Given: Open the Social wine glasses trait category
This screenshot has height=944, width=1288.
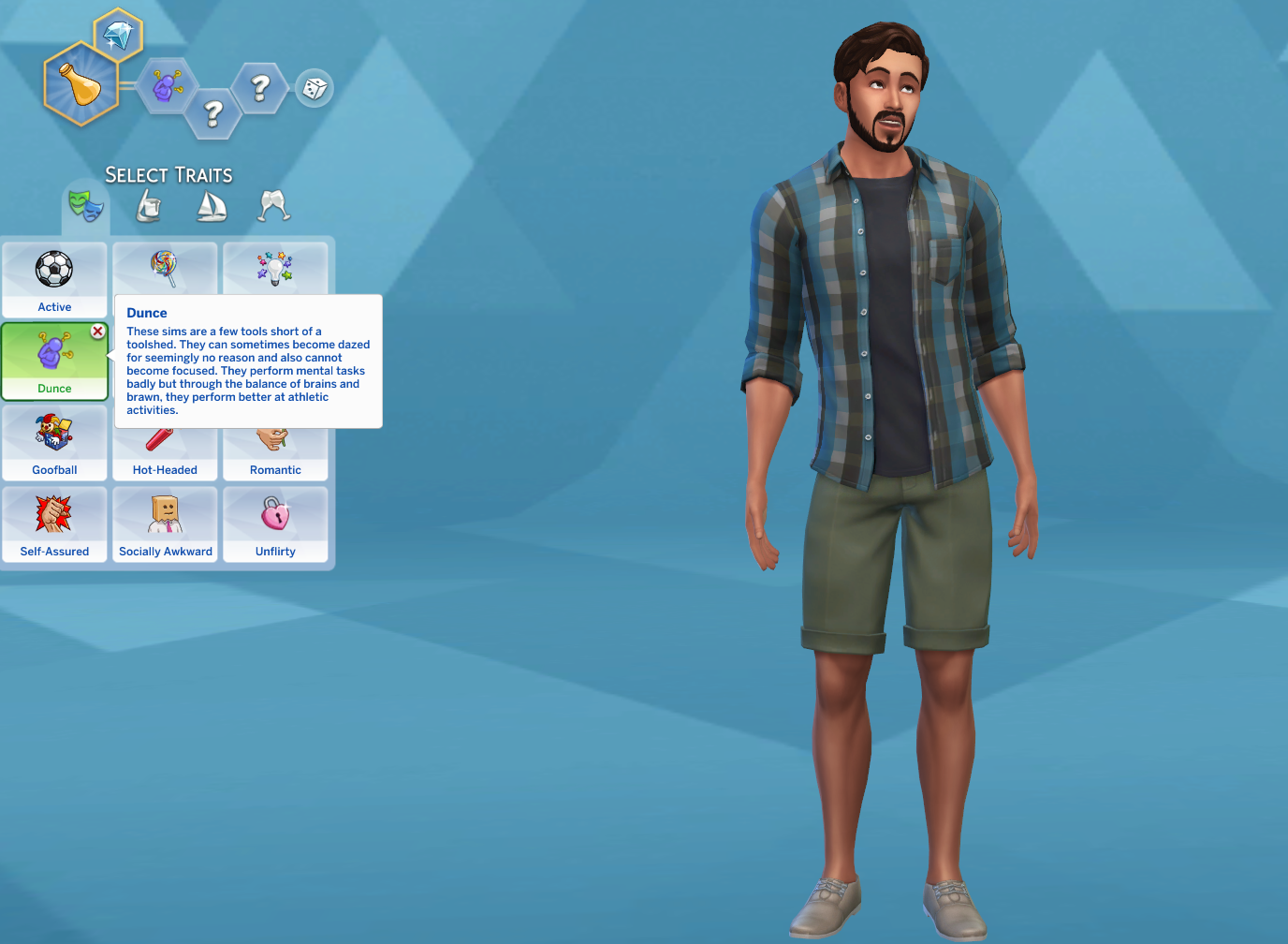Looking at the screenshot, I should (x=272, y=206).
